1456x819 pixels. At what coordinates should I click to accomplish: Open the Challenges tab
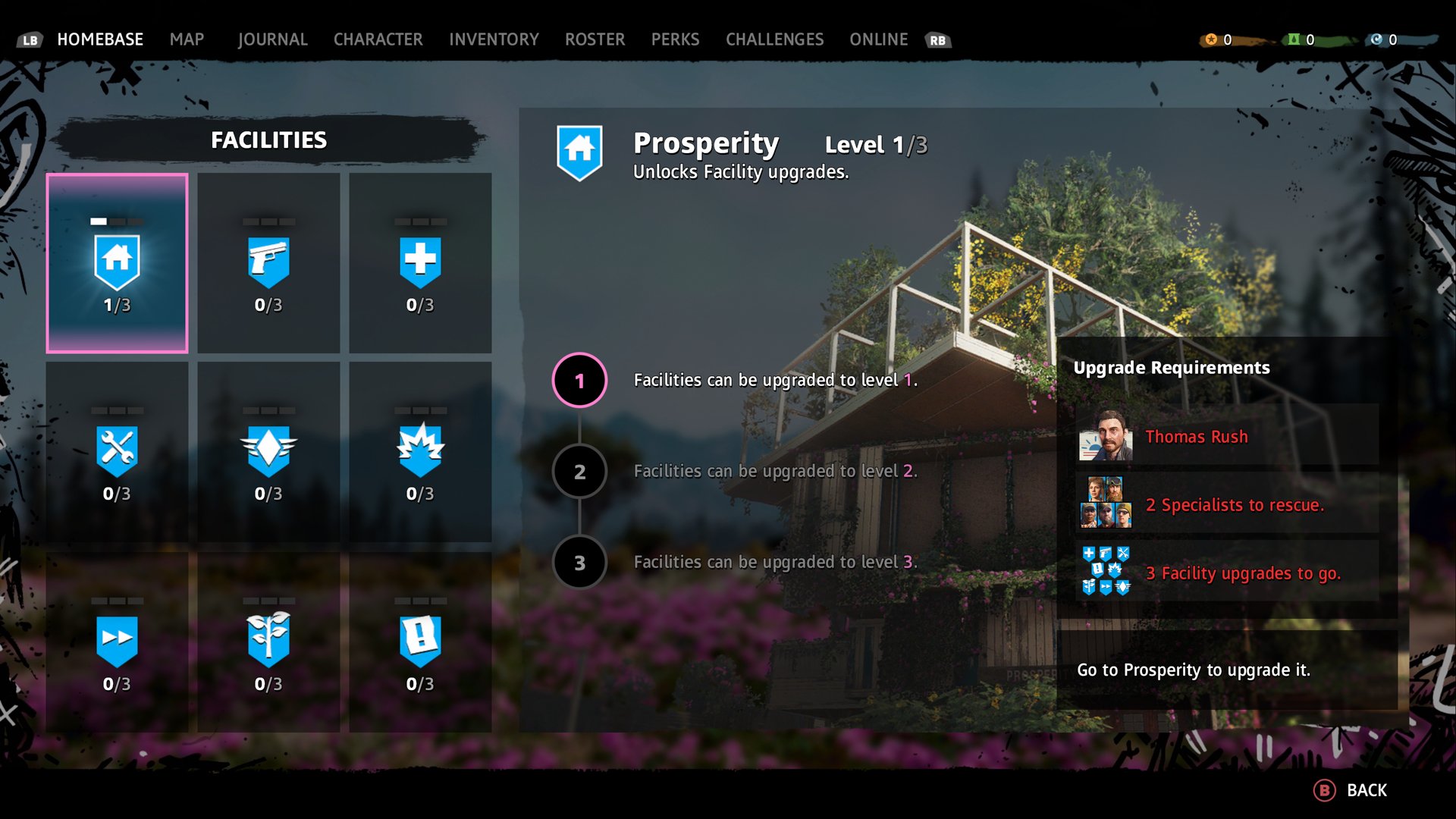pos(774,39)
